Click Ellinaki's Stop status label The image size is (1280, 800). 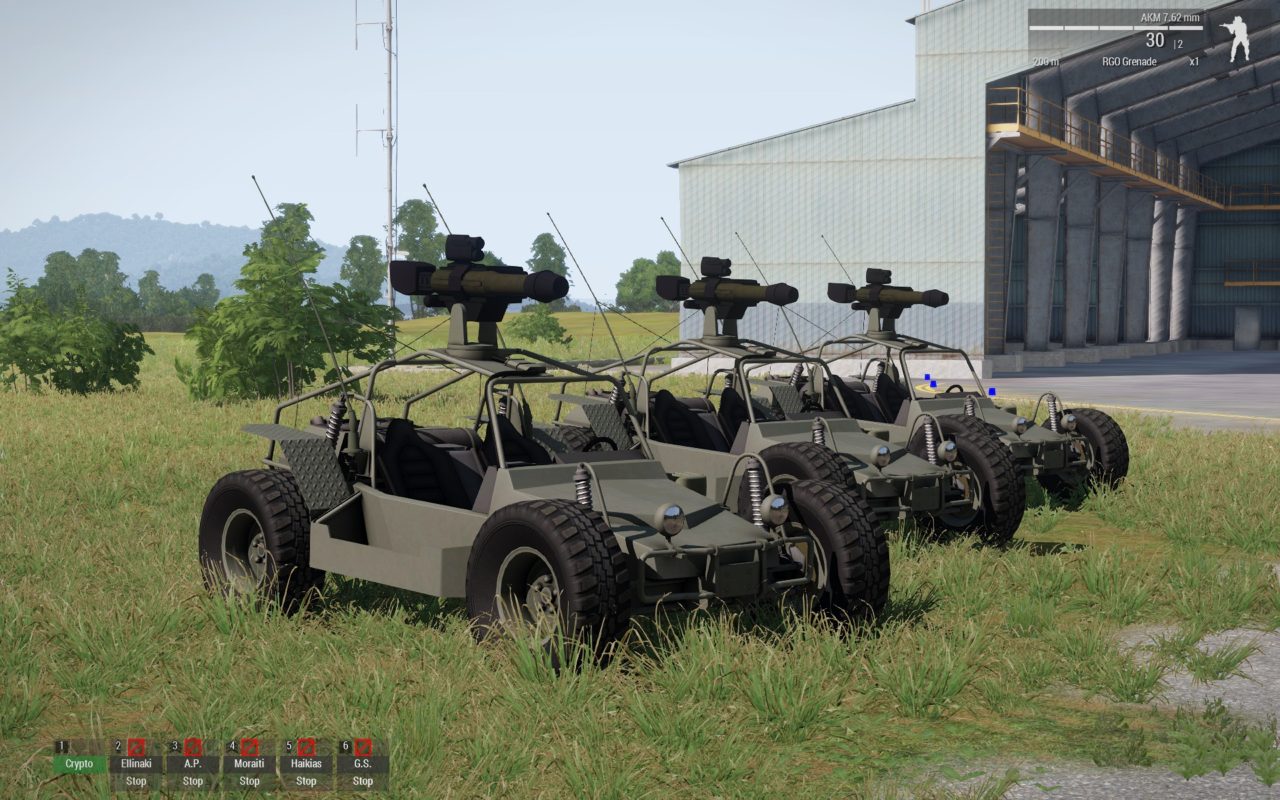(136, 781)
